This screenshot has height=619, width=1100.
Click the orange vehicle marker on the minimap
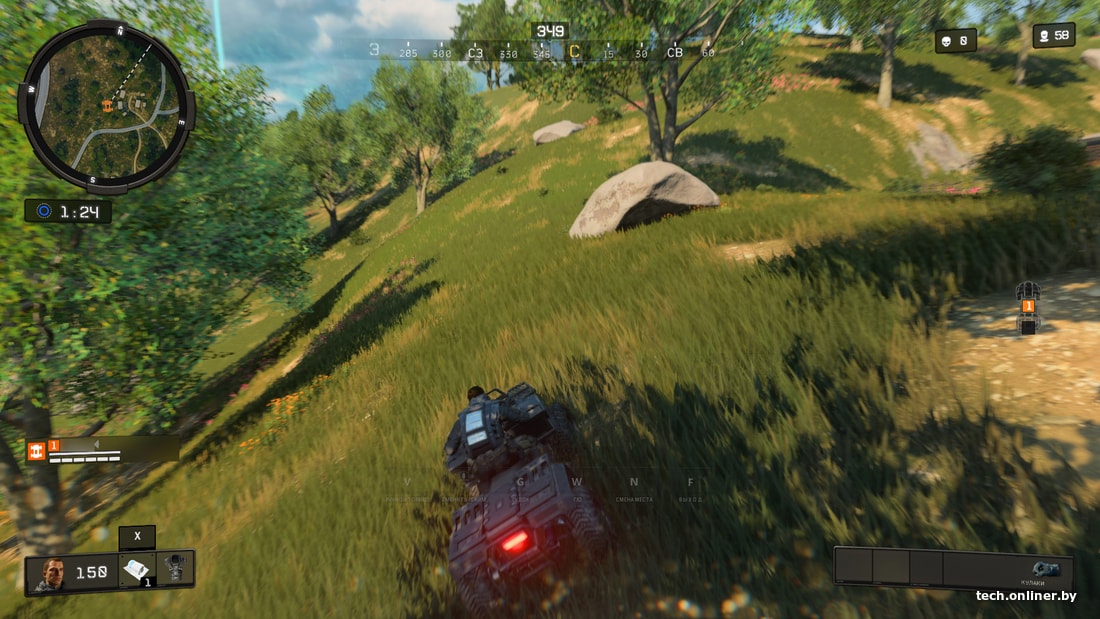[105, 105]
